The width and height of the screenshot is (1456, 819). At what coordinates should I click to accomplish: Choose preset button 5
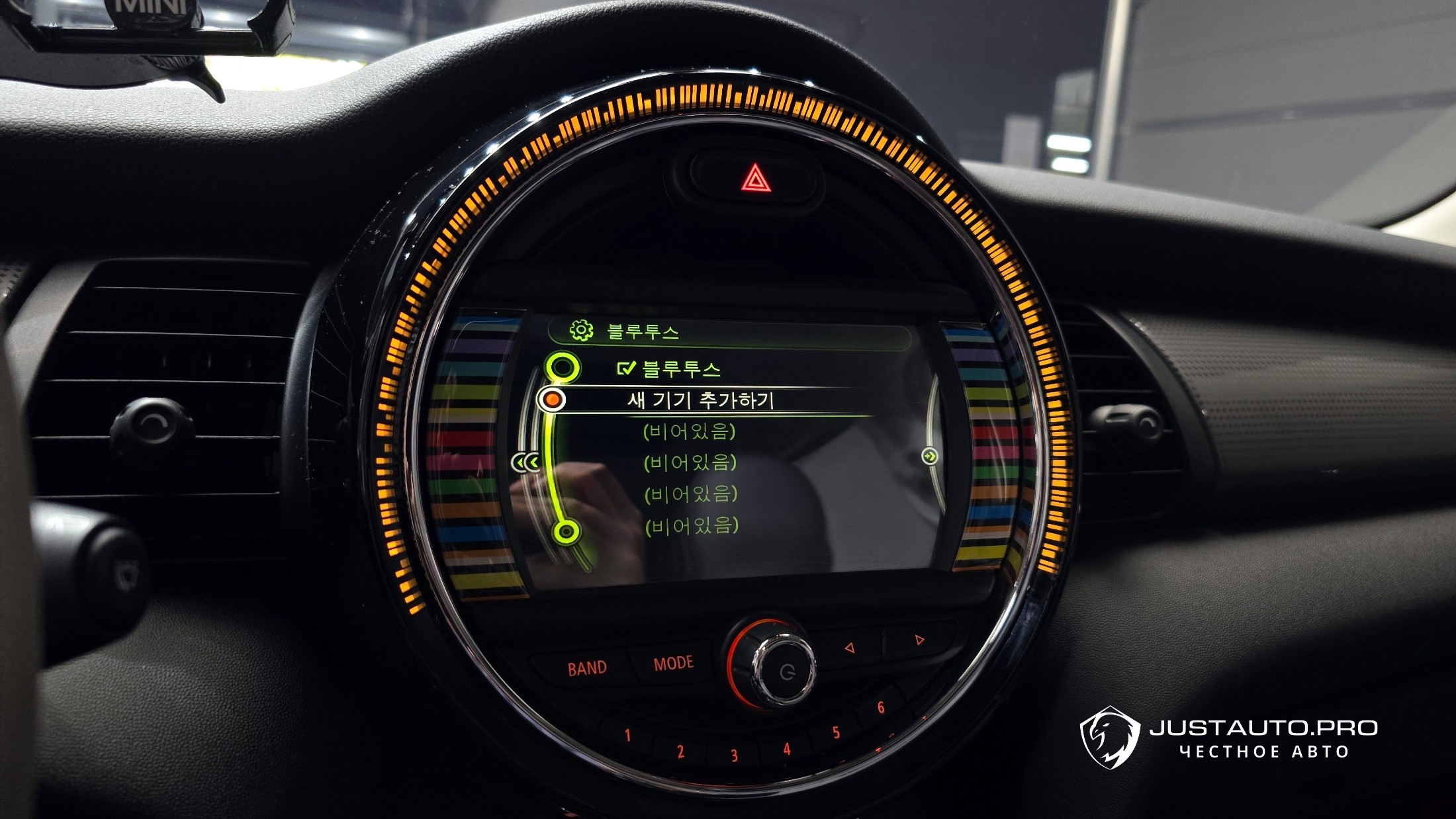(x=836, y=732)
